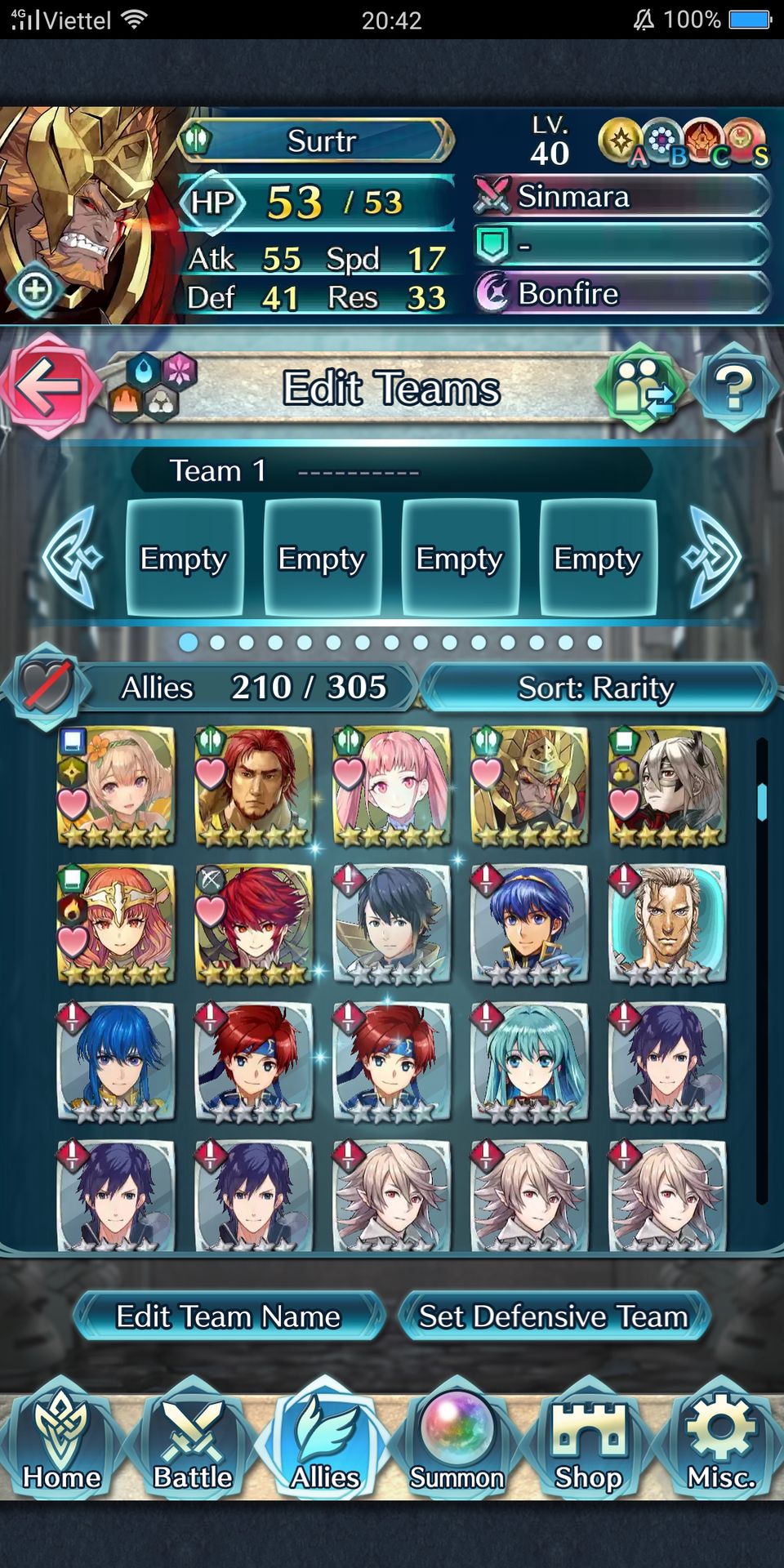Switch to the next team with right arrow
Image resolution: width=784 pixels, height=1568 pixels.
click(x=714, y=558)
